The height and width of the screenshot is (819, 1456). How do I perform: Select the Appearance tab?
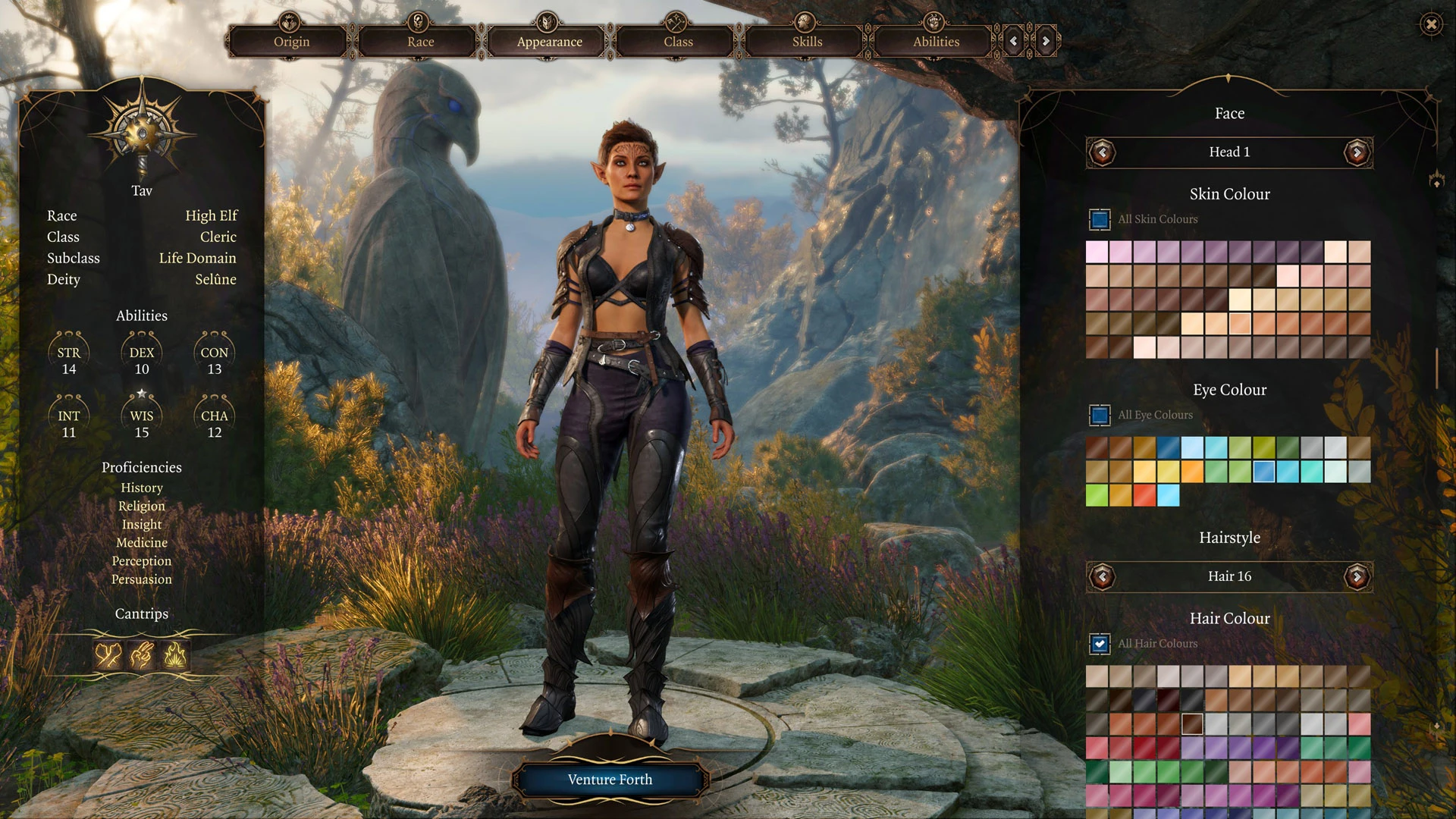pyautogui.click(x=549, y=42)
